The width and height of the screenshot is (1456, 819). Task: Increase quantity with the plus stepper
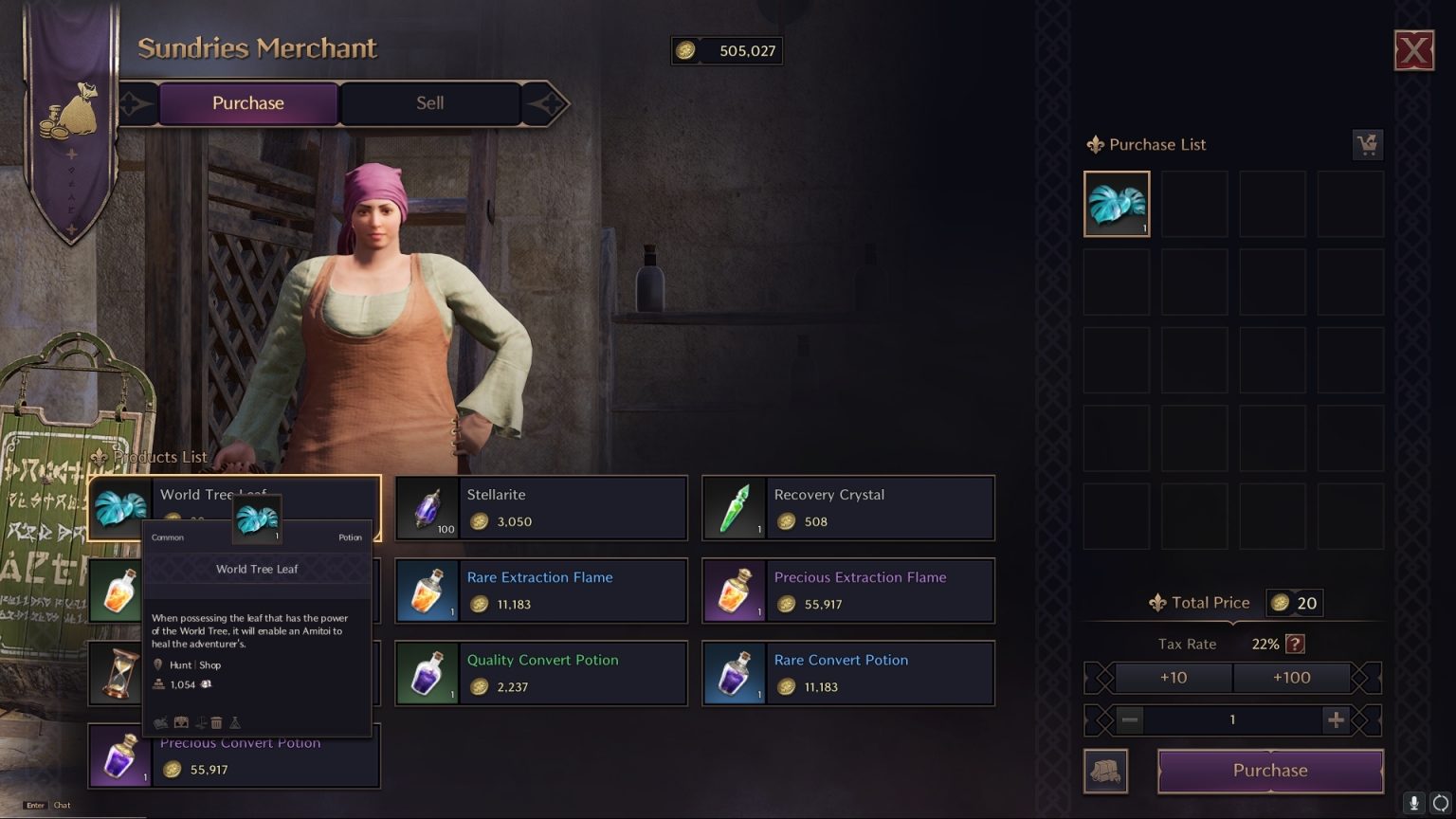point(1337,720)
